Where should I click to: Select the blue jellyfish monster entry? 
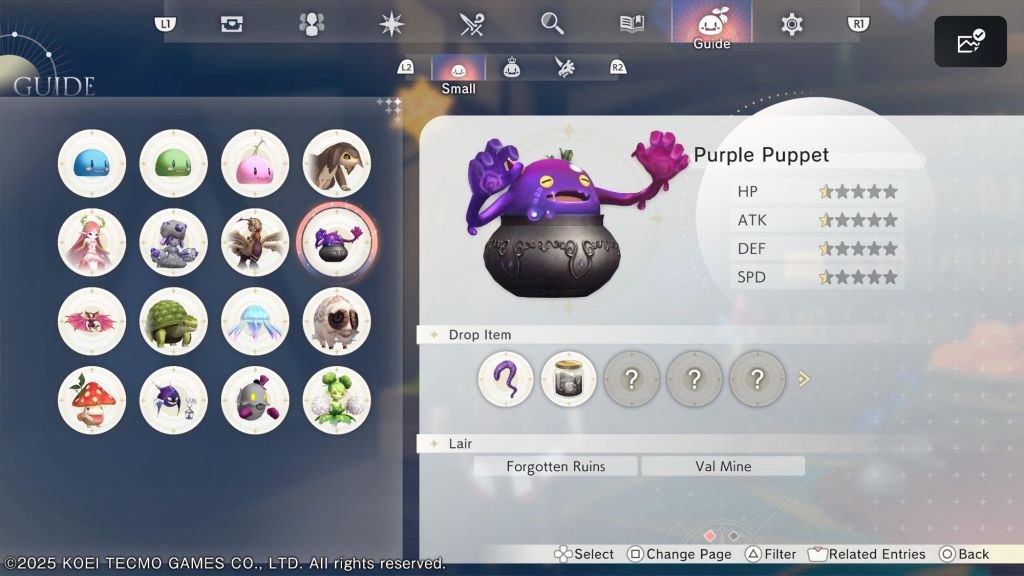tap(255, 321)
